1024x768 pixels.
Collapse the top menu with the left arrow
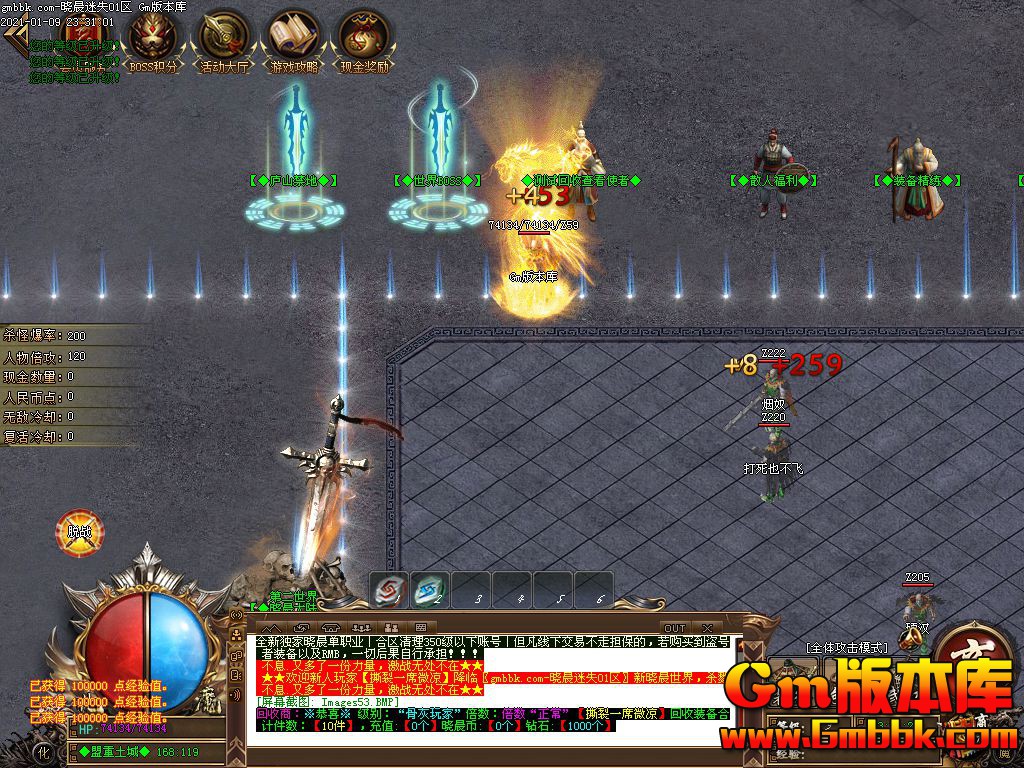click(x=14, y=36)
